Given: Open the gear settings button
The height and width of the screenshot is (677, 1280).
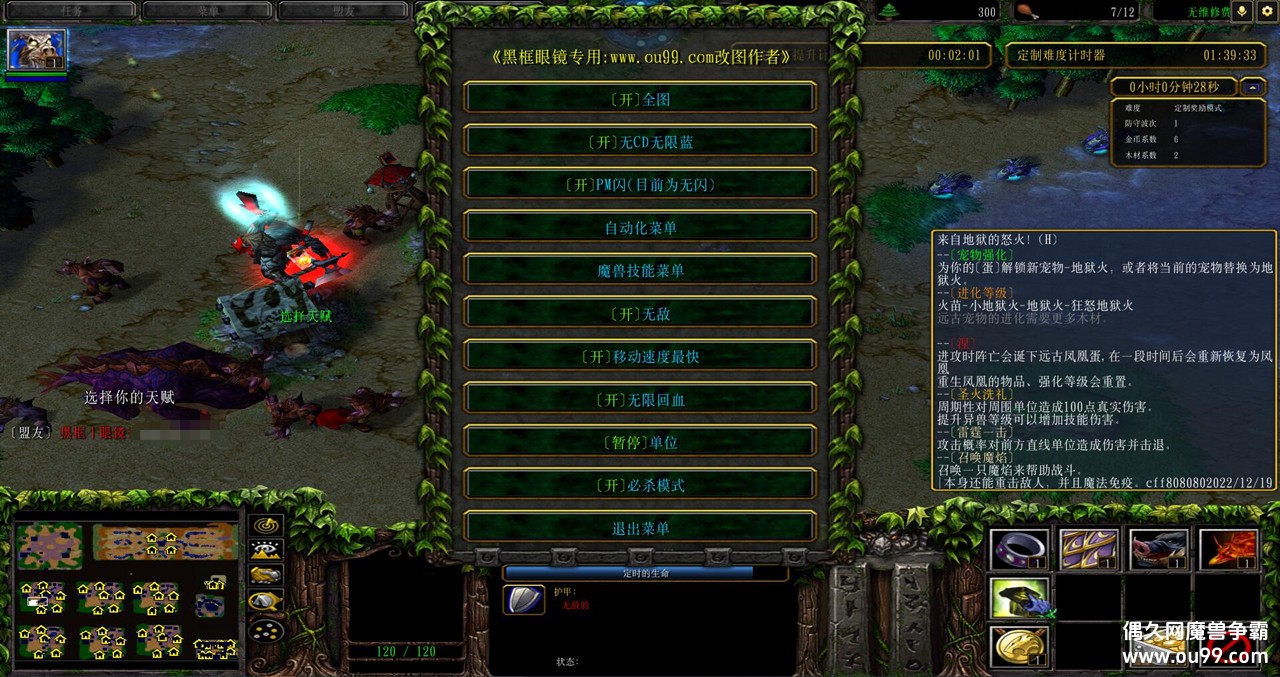Looking at the screenshot, I should click(1266, 11).
